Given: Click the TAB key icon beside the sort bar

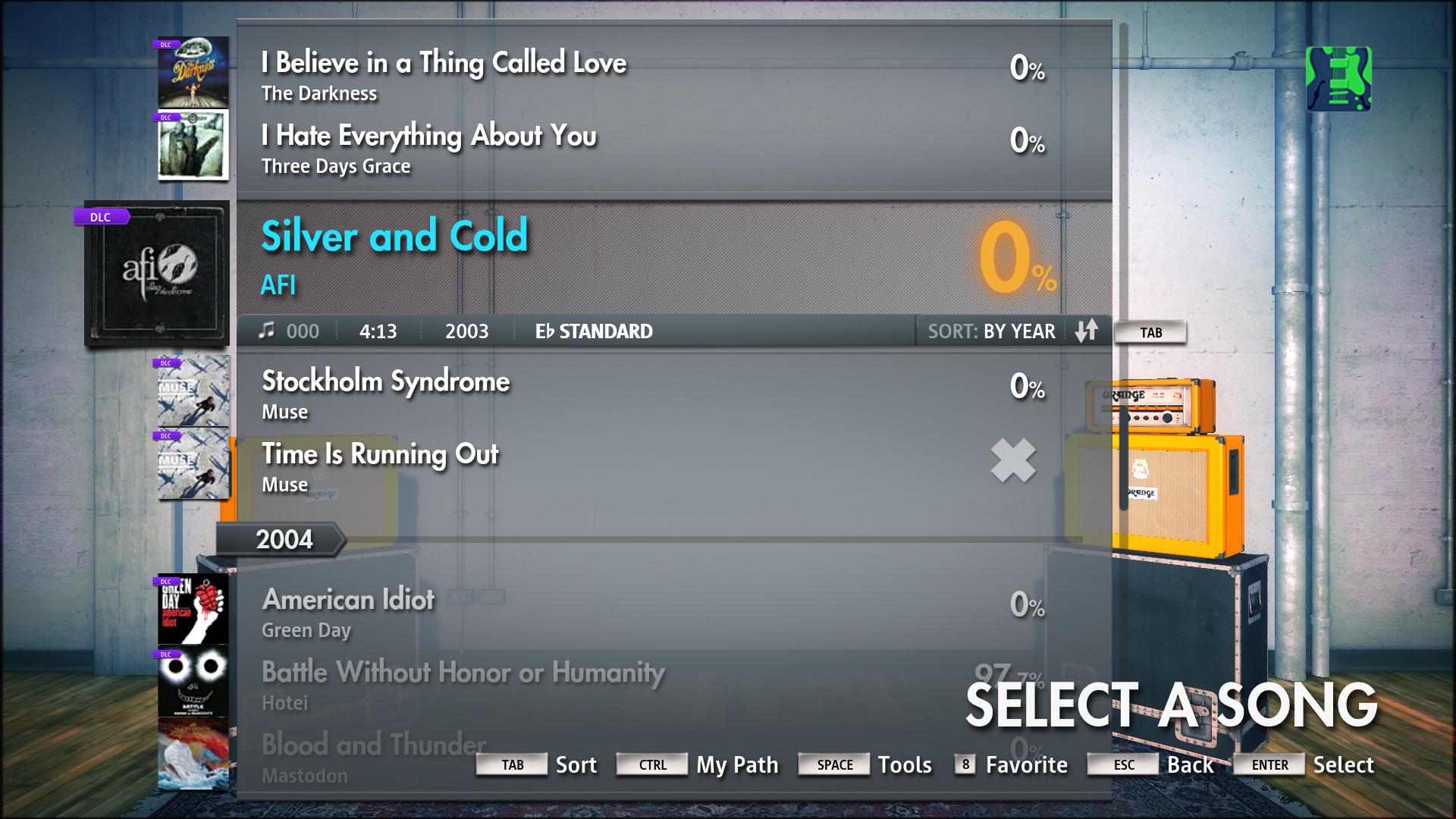Looking at the screenshot, I should (x=1150, y=331).
